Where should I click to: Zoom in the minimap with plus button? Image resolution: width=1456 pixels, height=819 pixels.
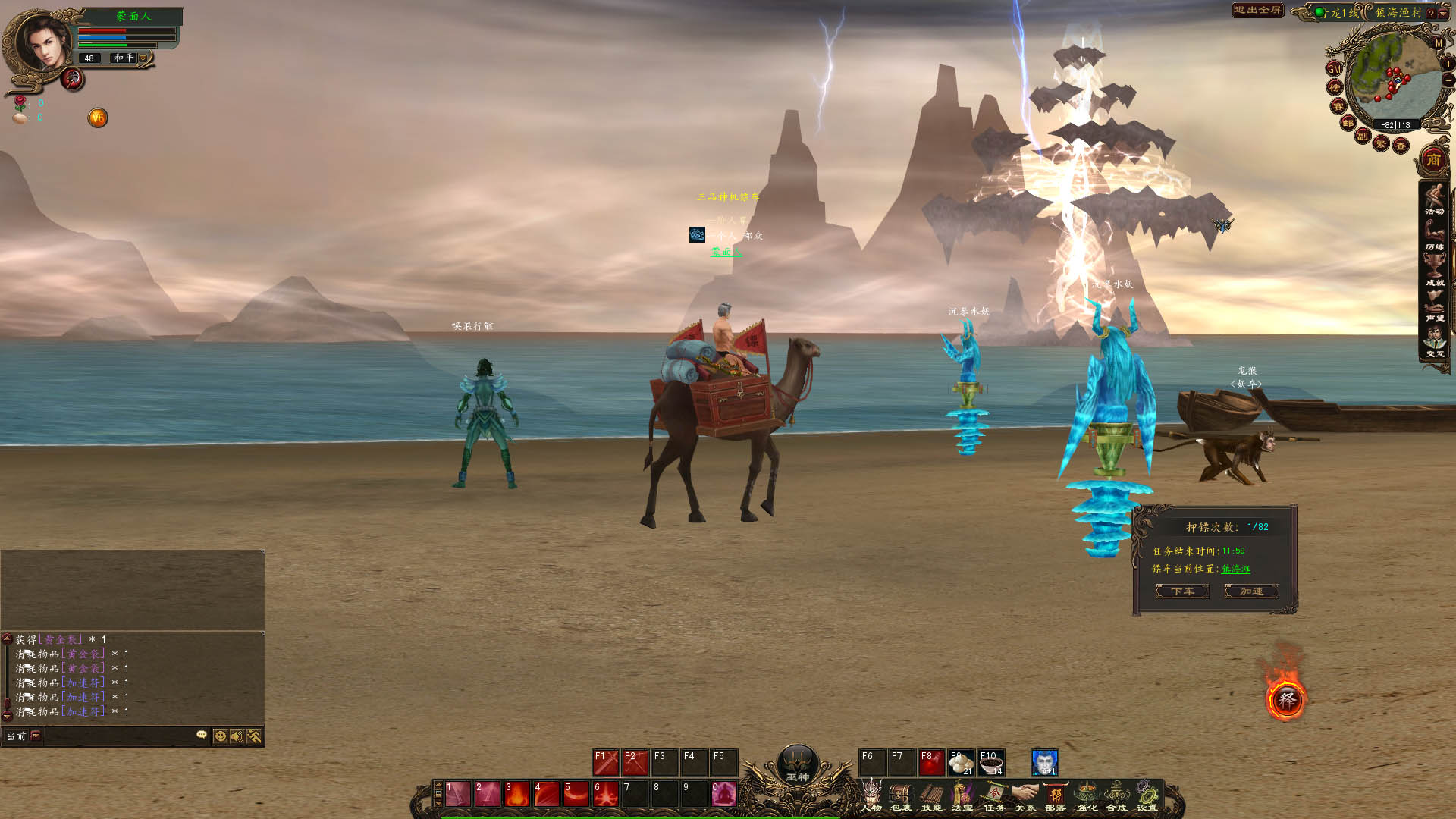pos(1448,64)
